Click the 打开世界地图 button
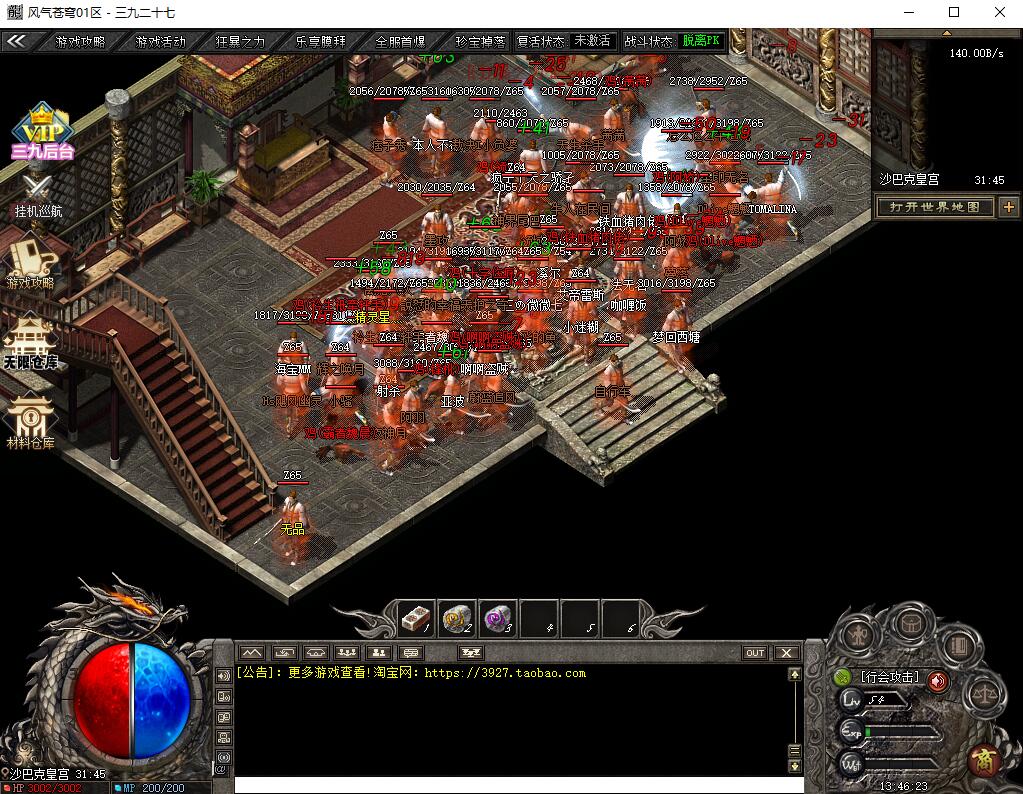Image resolution: width=1023 pixels, height=794 pixels. (935, 207)
